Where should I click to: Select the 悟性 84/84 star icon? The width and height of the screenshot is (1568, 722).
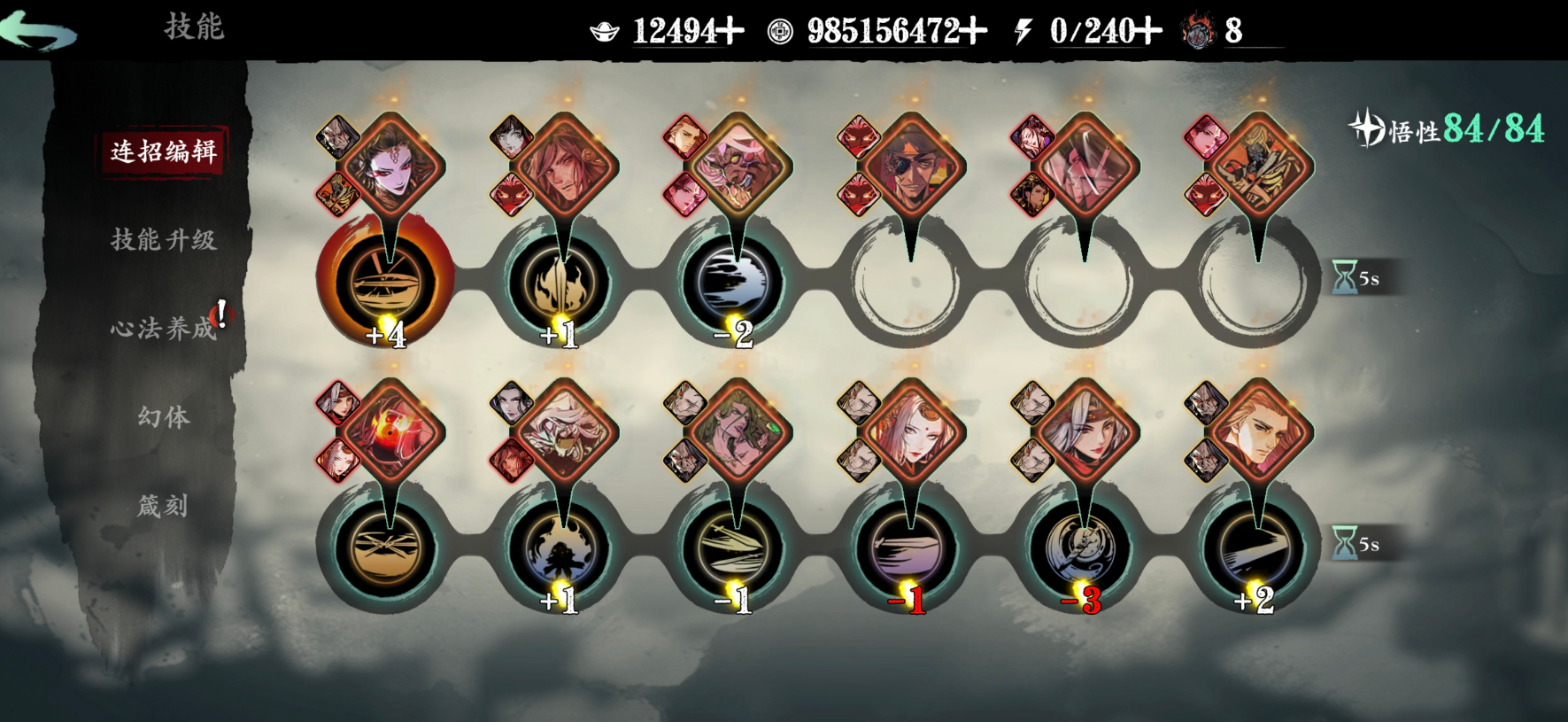1366,129
